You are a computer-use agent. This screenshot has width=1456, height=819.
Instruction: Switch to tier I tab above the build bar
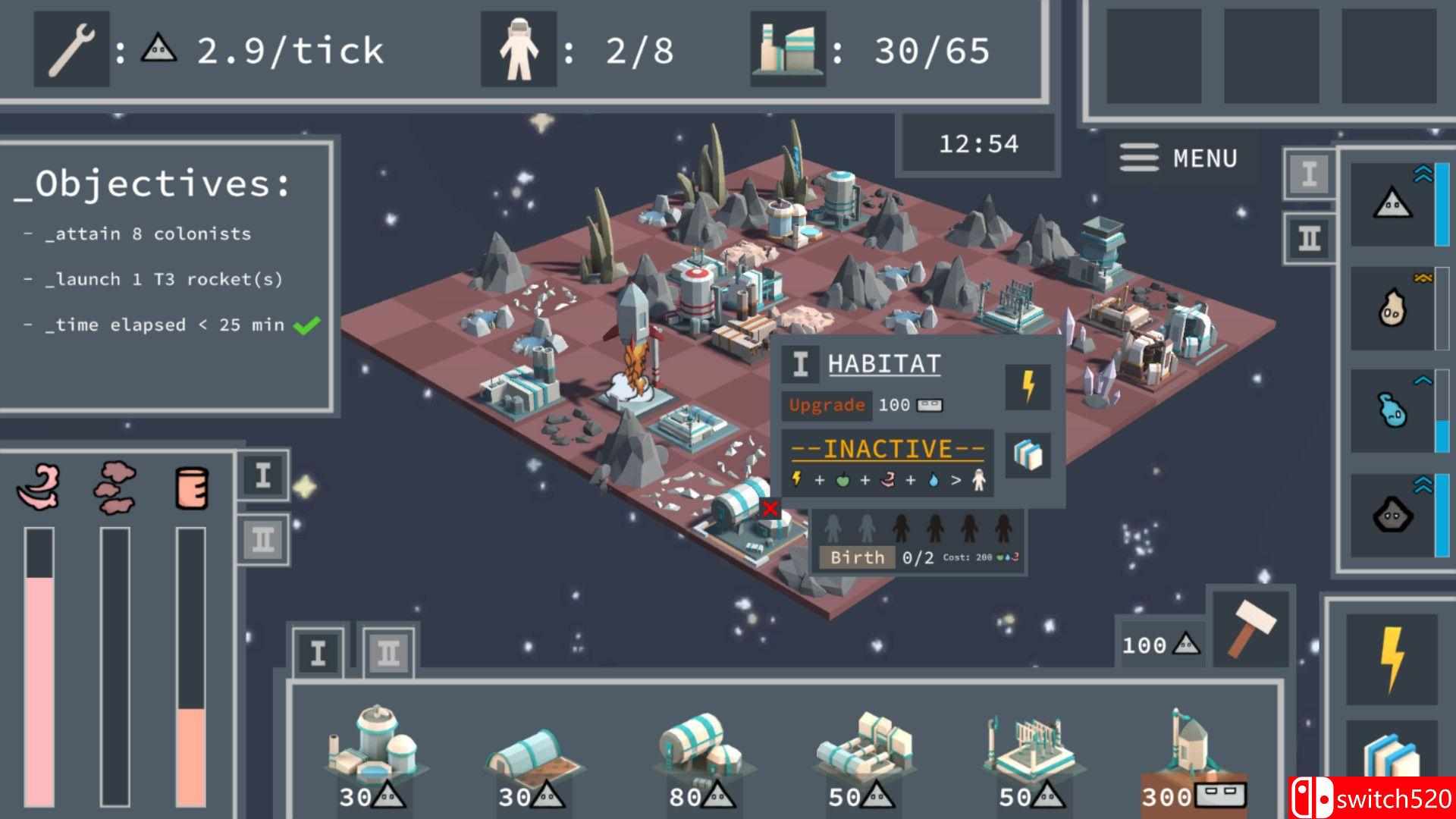318,653
